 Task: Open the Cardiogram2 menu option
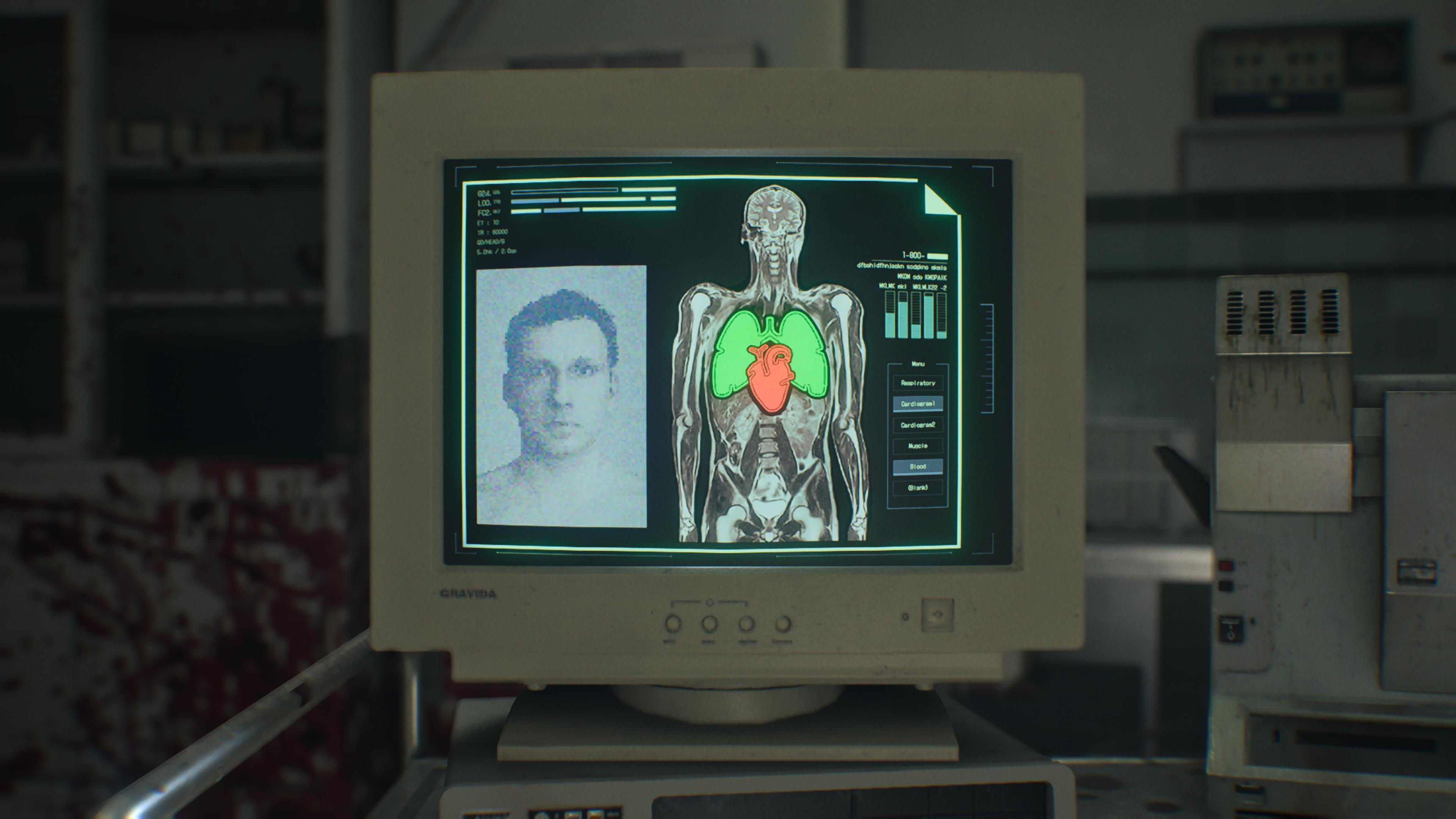(x=917, y=425)
